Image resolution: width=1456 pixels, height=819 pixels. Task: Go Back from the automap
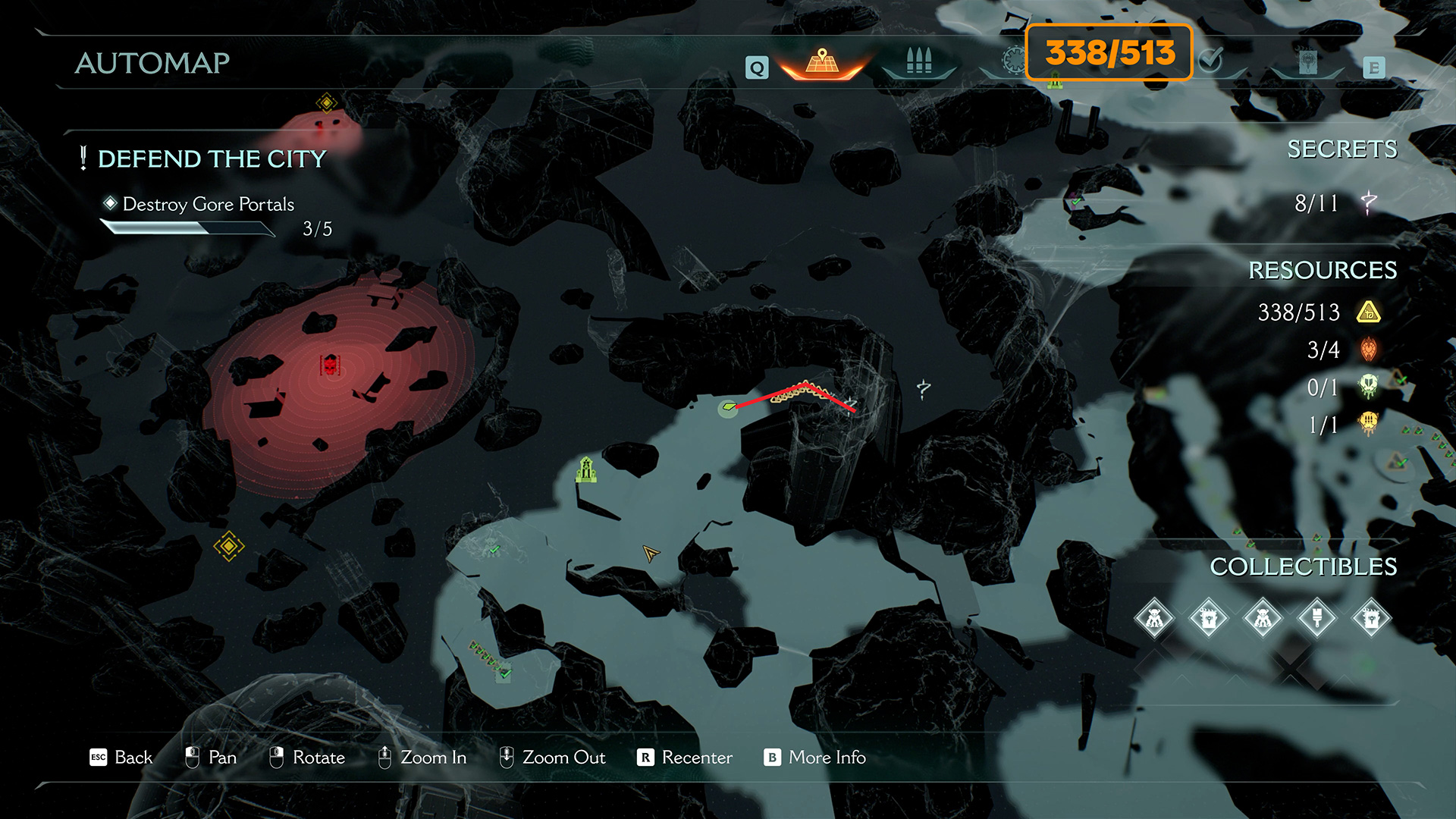(x=121, y=758)
